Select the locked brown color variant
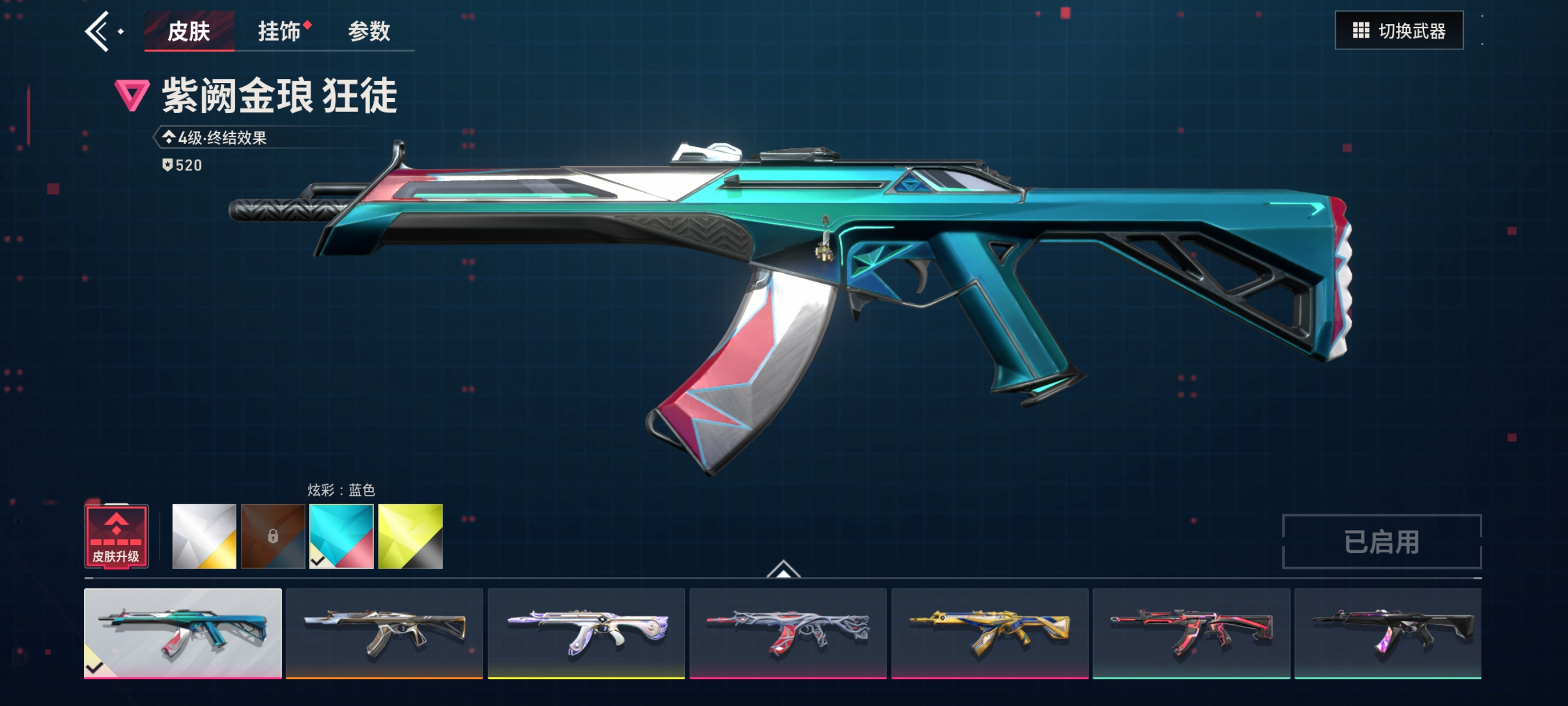1568x706 pixels. click(273, 537)
